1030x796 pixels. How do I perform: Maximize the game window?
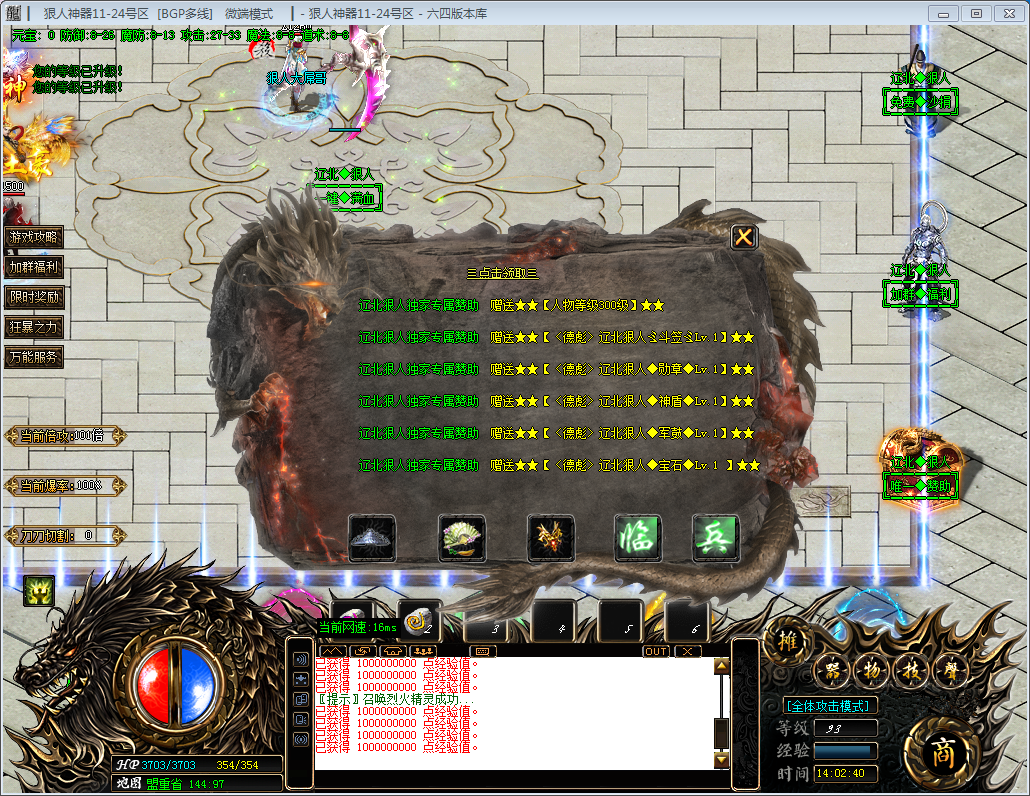(976, 13)
